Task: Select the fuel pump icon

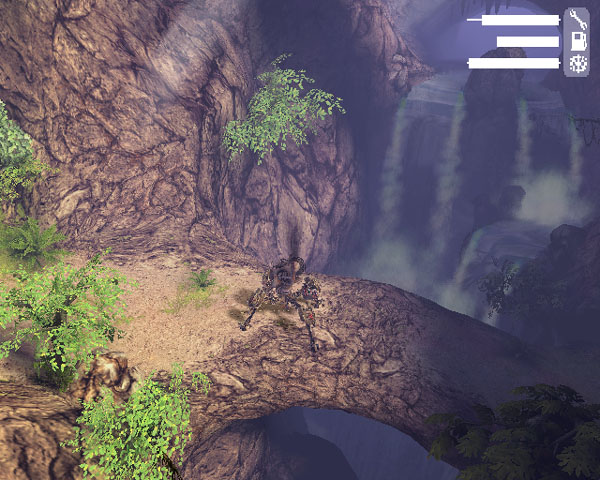Action: 577,41
